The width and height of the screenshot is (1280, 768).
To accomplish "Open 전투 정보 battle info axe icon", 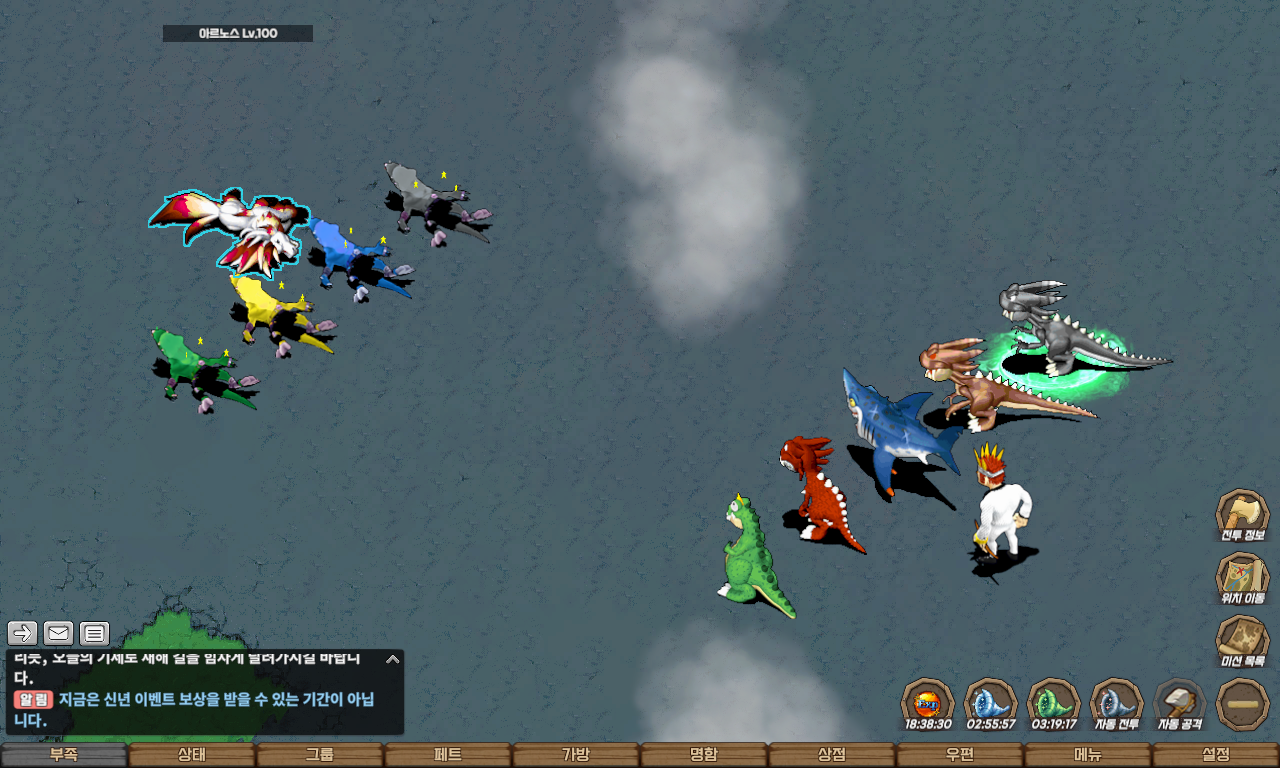I will point(1242,514).
